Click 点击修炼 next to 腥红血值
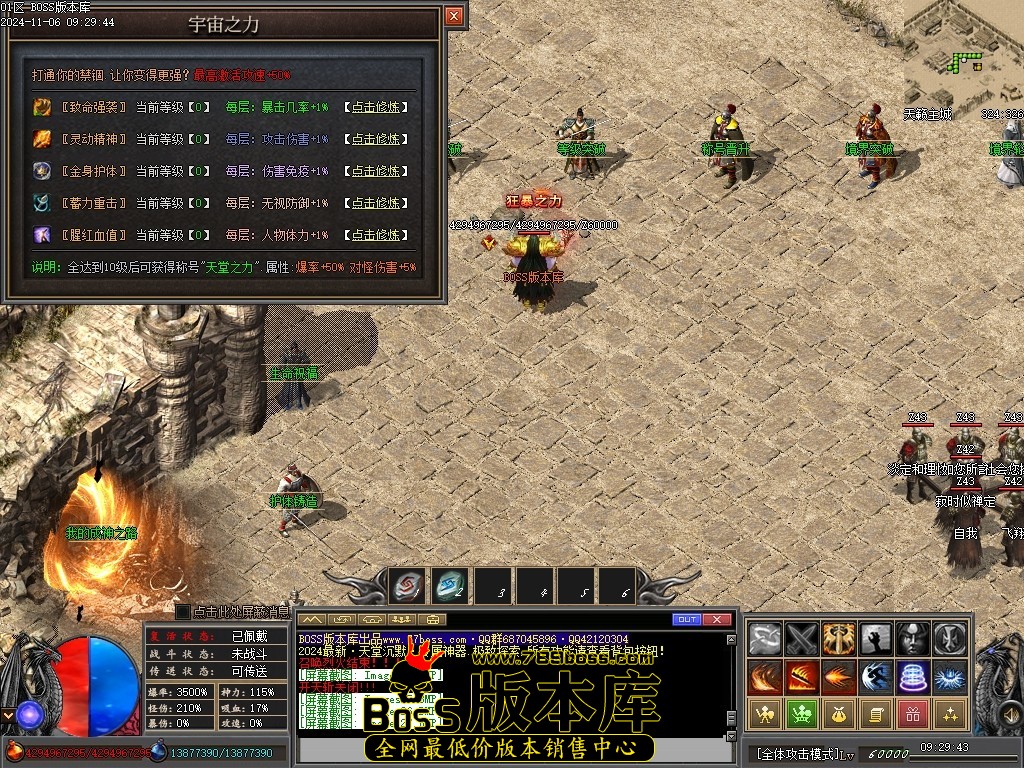This screenshot has width=1024, height=768. point(375,235)
